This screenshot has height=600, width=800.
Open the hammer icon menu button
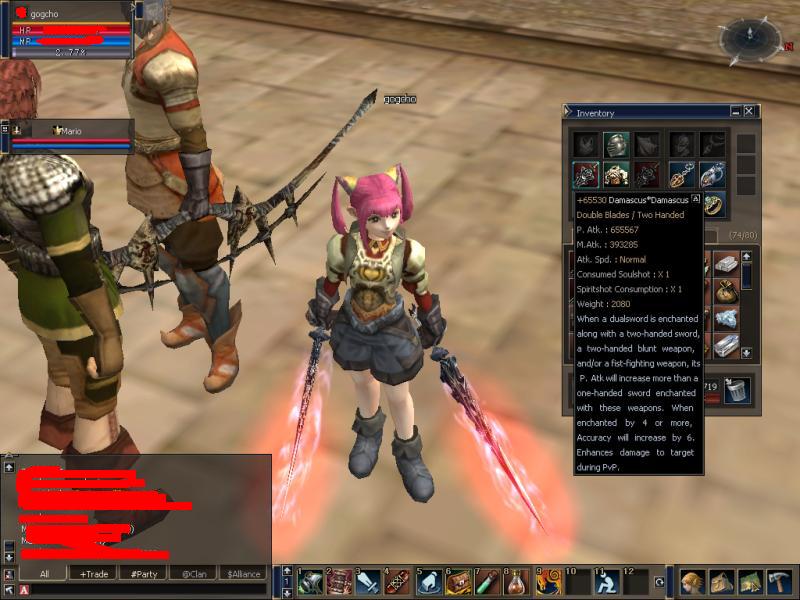click(778, 581)
